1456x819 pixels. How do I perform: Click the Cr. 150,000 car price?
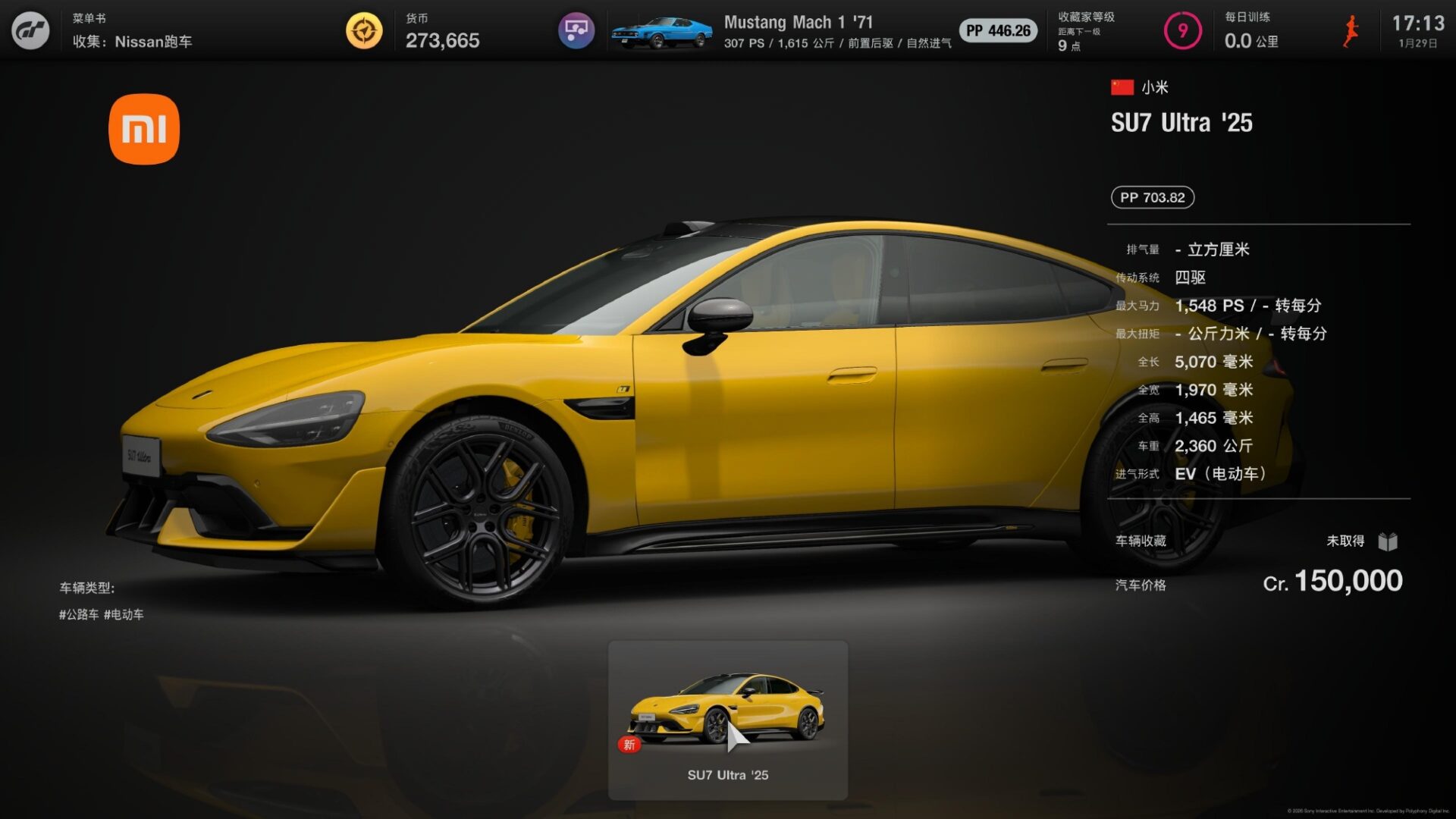tap(1336, 582)
